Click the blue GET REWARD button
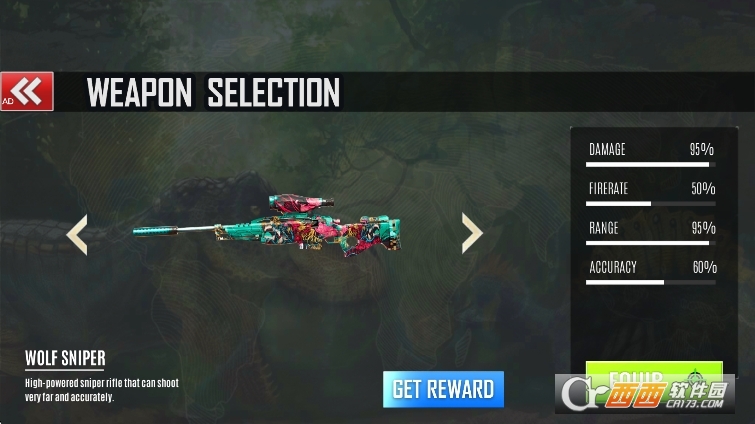Screen dimensions: 755x424 coord(443,388)
